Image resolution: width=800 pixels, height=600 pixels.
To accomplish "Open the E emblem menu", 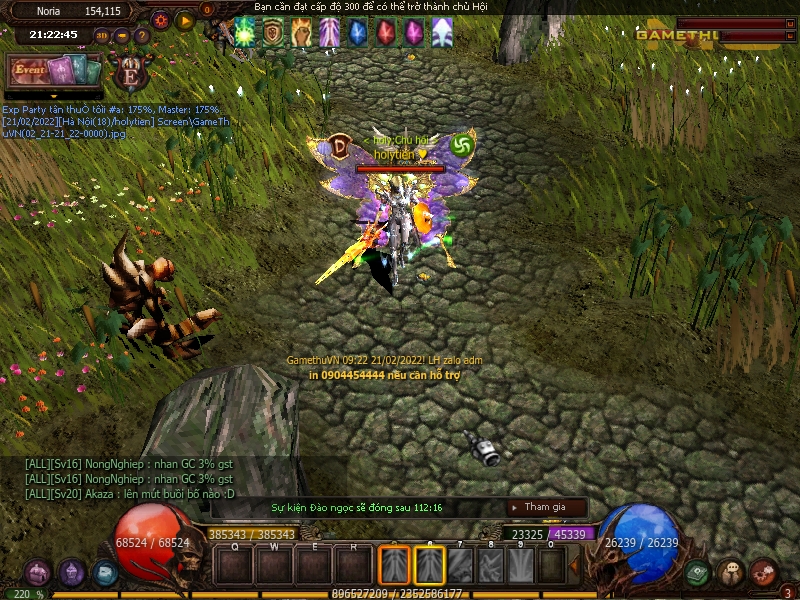I will [x=130, y=74].
